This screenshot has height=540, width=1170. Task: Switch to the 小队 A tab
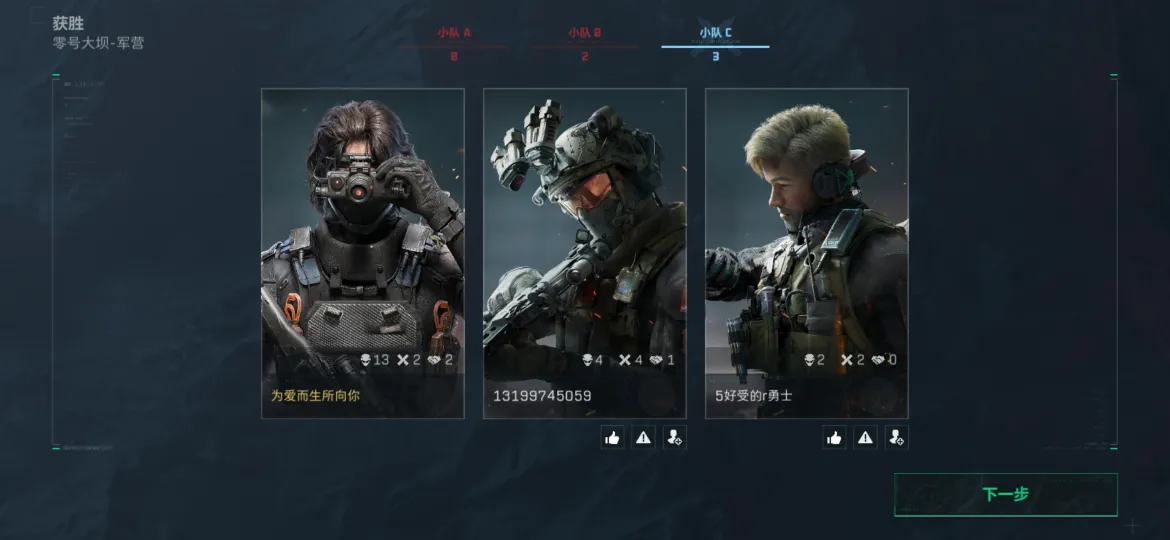click(x=454, y=40)
